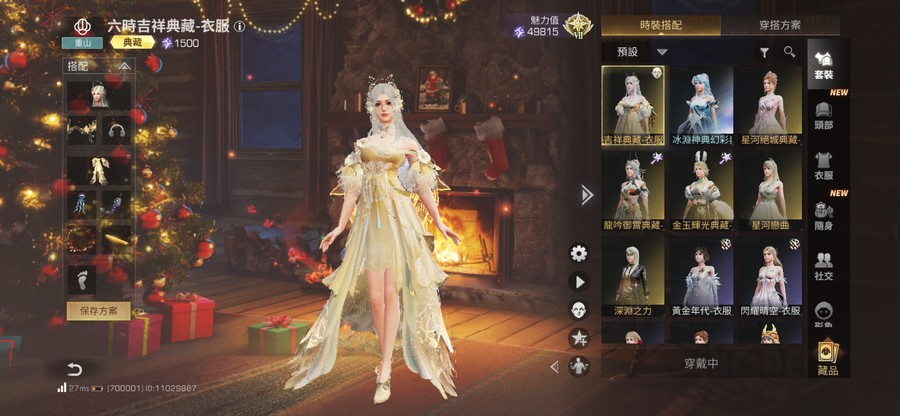Search outfits with the magnifier icon

tap(789, 52)
